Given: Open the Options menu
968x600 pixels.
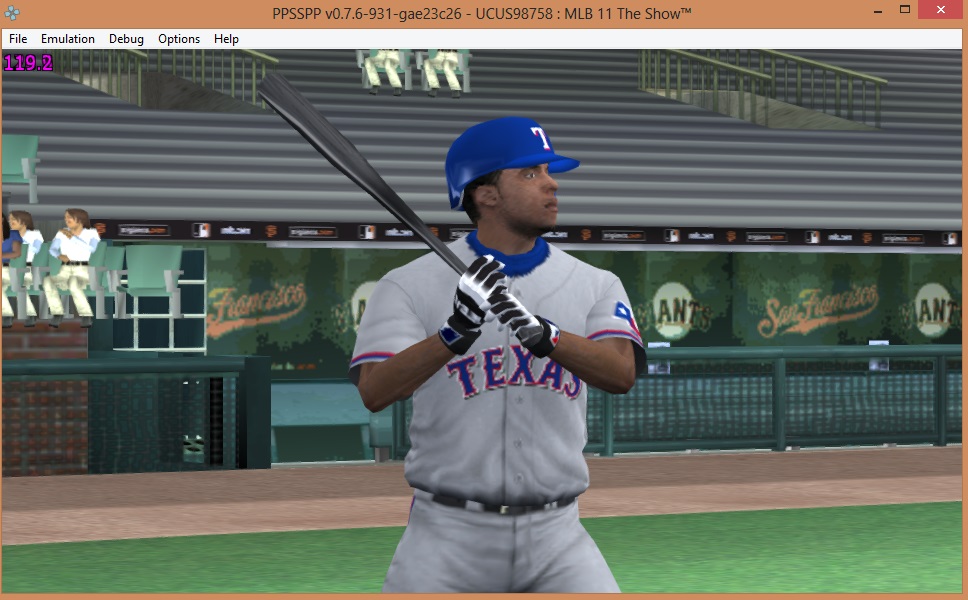Looking at the screenshot, I should click(179, 39).
